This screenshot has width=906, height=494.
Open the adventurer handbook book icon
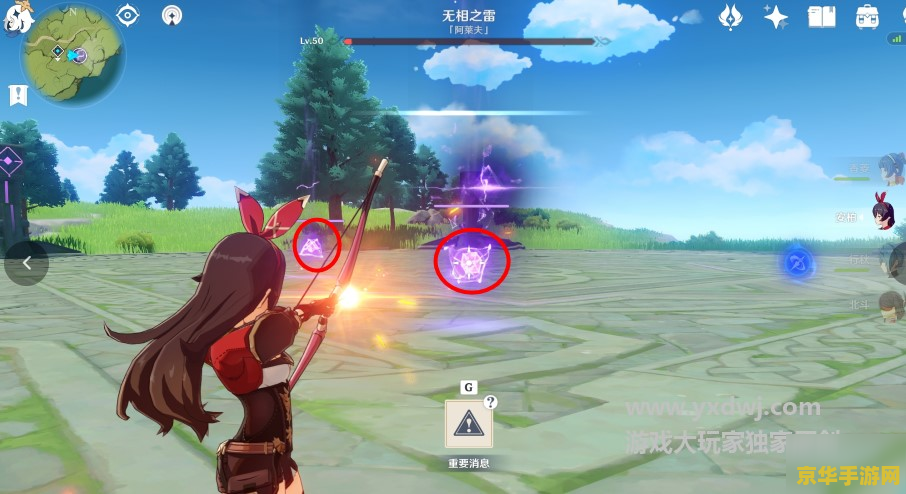click(821, 15)
